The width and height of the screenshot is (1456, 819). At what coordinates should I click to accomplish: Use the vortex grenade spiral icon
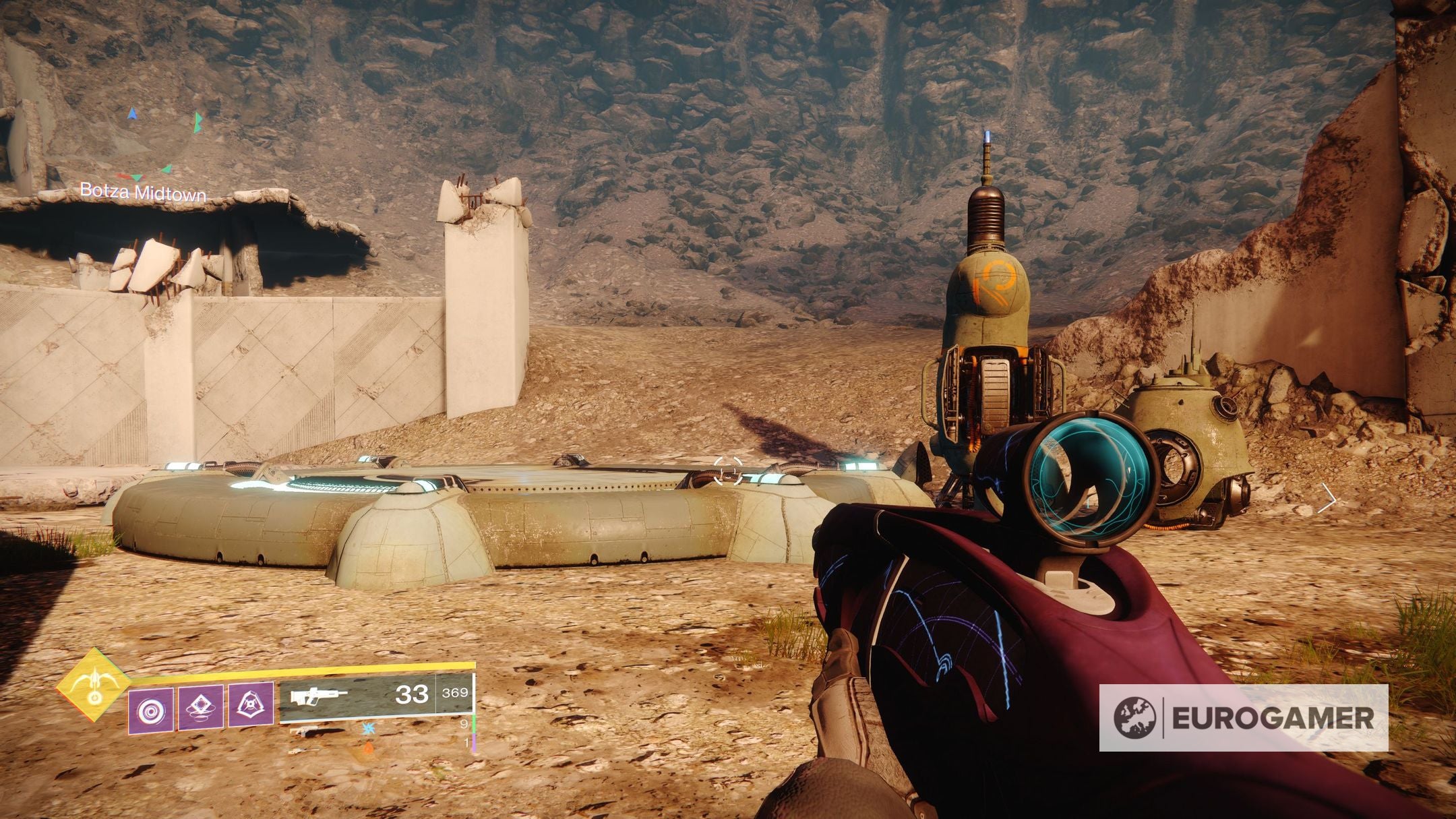150,710
